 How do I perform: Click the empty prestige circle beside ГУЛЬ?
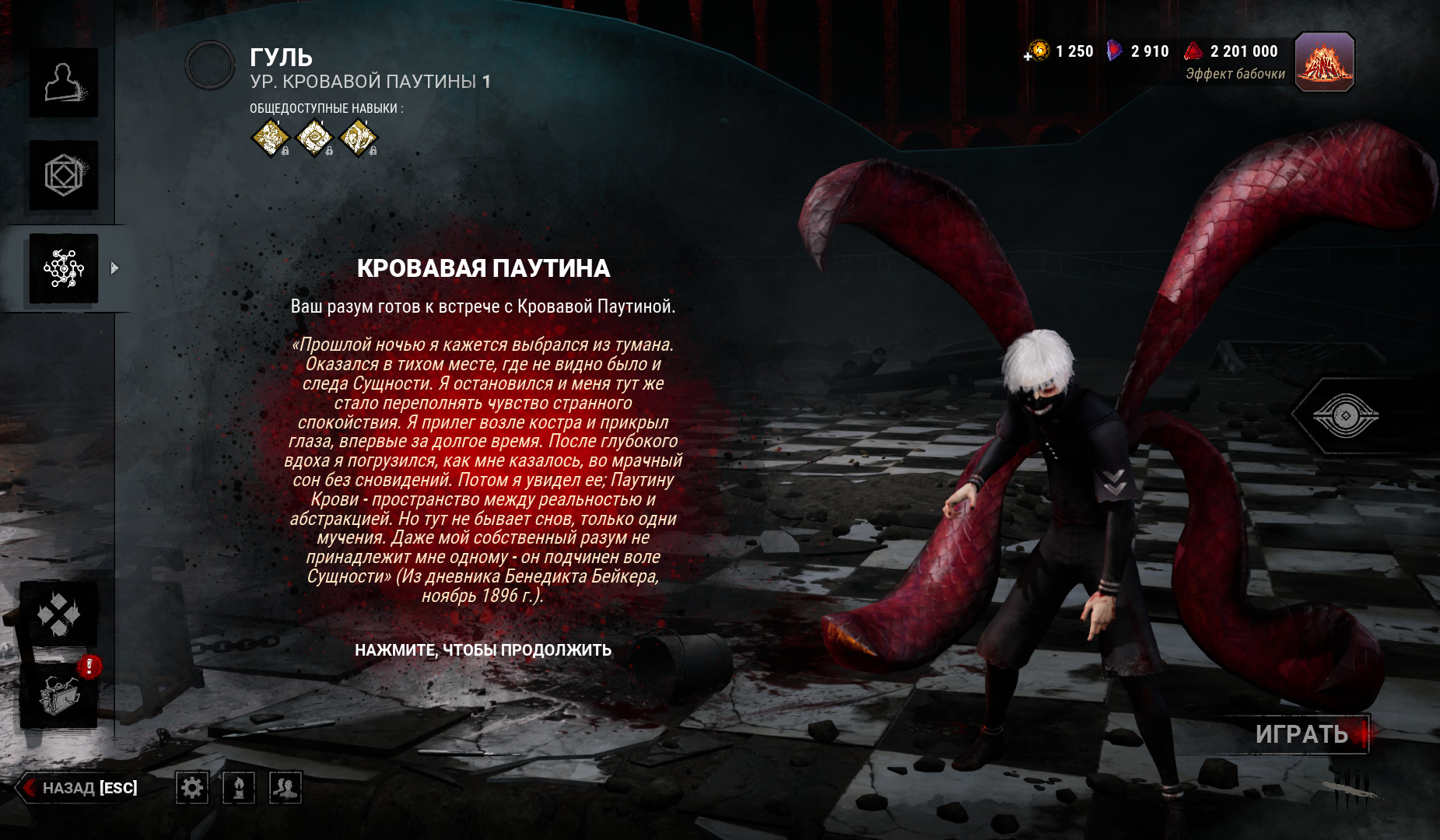click(210, 65)
